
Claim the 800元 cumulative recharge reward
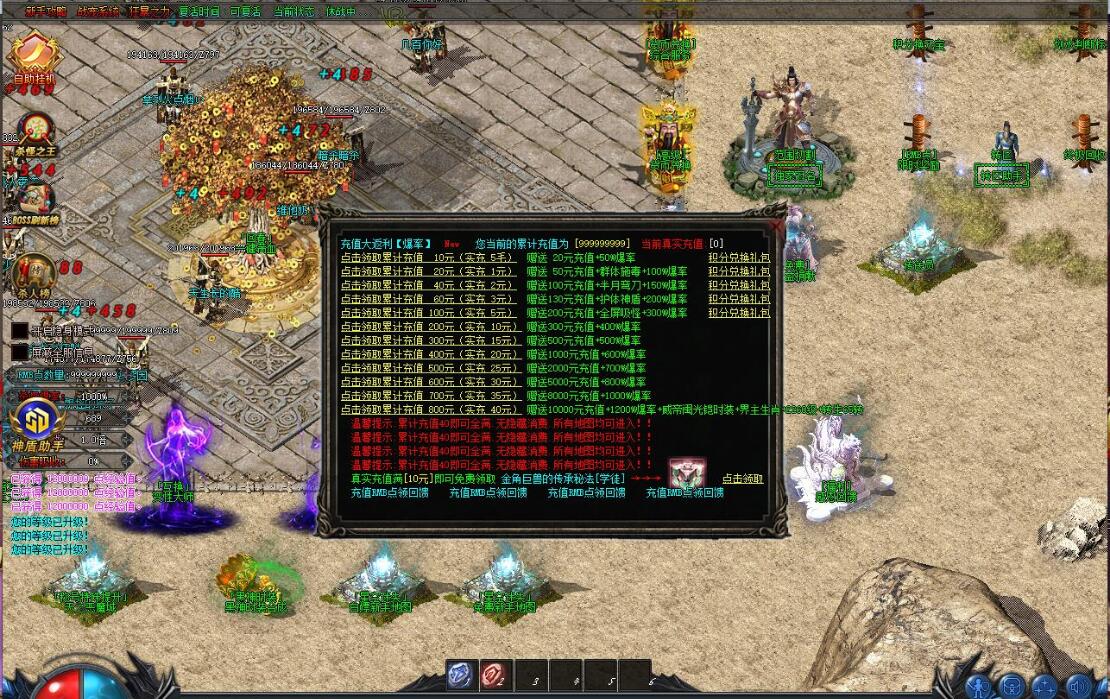coord(427,409)
